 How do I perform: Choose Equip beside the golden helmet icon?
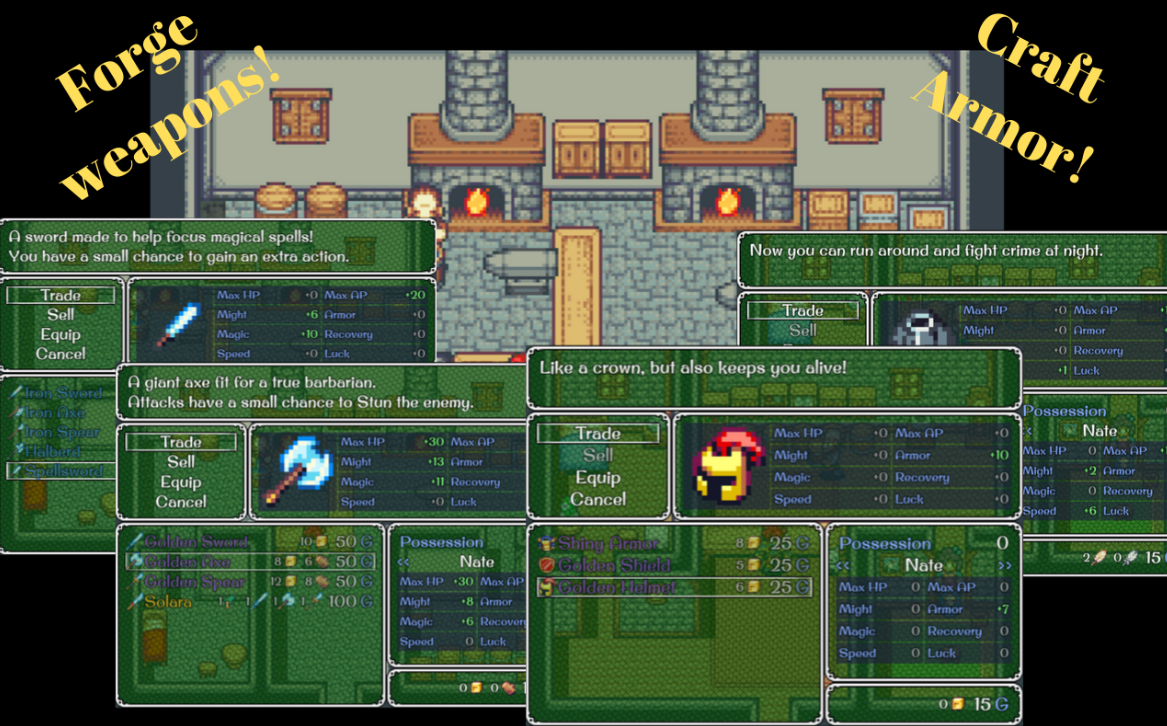coord(598,478)
